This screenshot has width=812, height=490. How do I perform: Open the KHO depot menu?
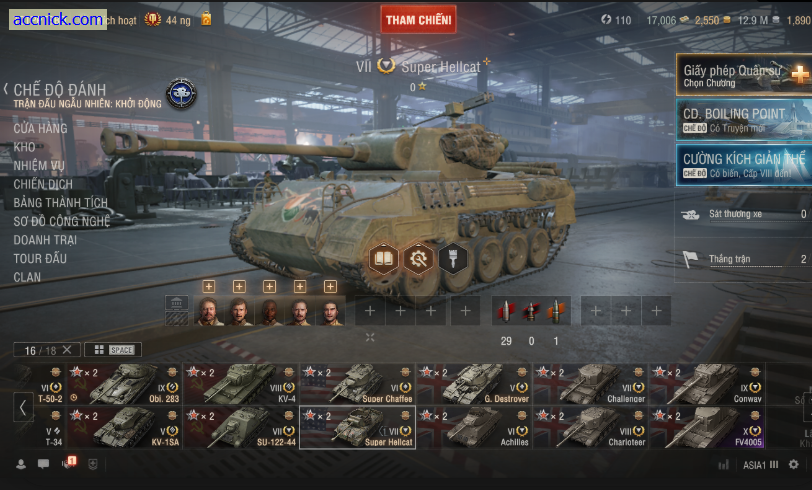tap(25, 147)
